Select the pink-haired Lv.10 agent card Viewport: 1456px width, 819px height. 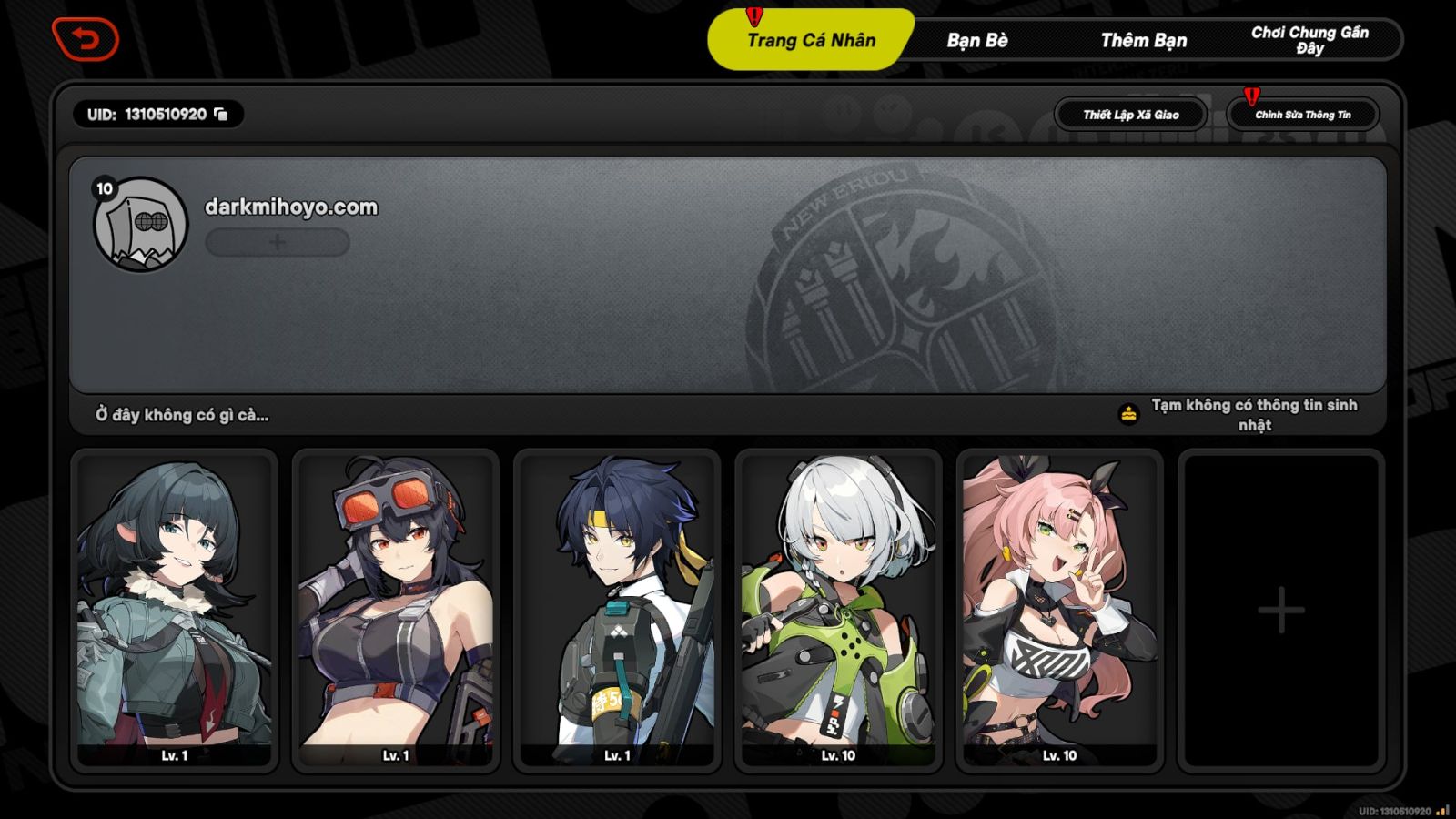[x=1057, y=608]
